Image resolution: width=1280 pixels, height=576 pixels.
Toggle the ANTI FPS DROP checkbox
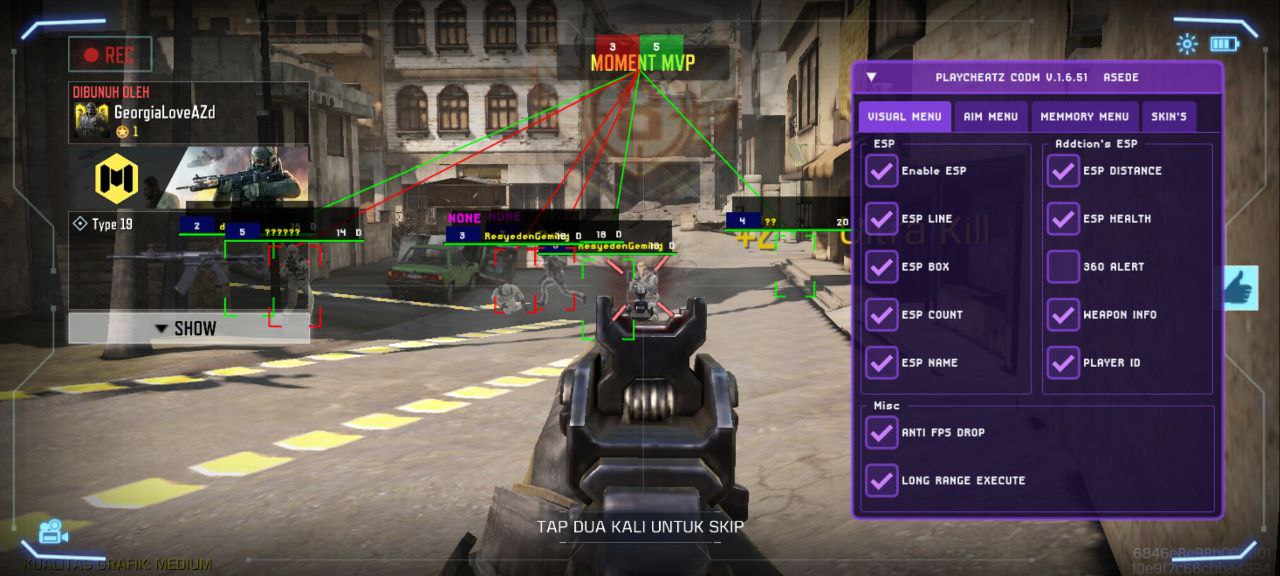pos(881,433)
